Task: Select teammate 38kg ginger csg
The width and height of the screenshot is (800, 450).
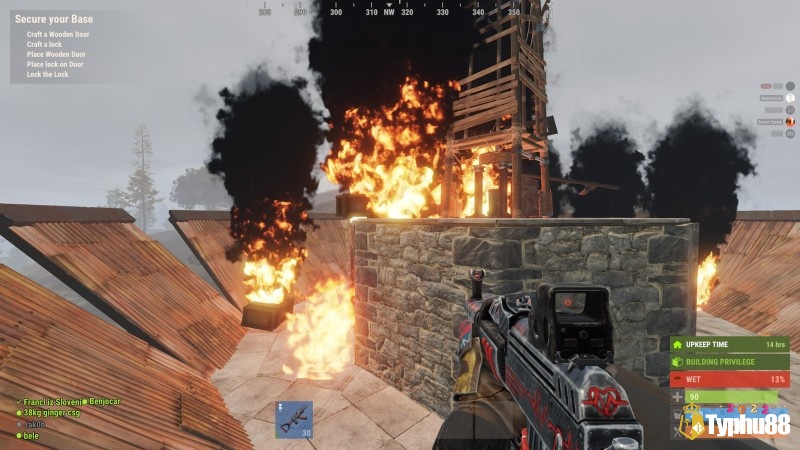Action: (50, 412)
